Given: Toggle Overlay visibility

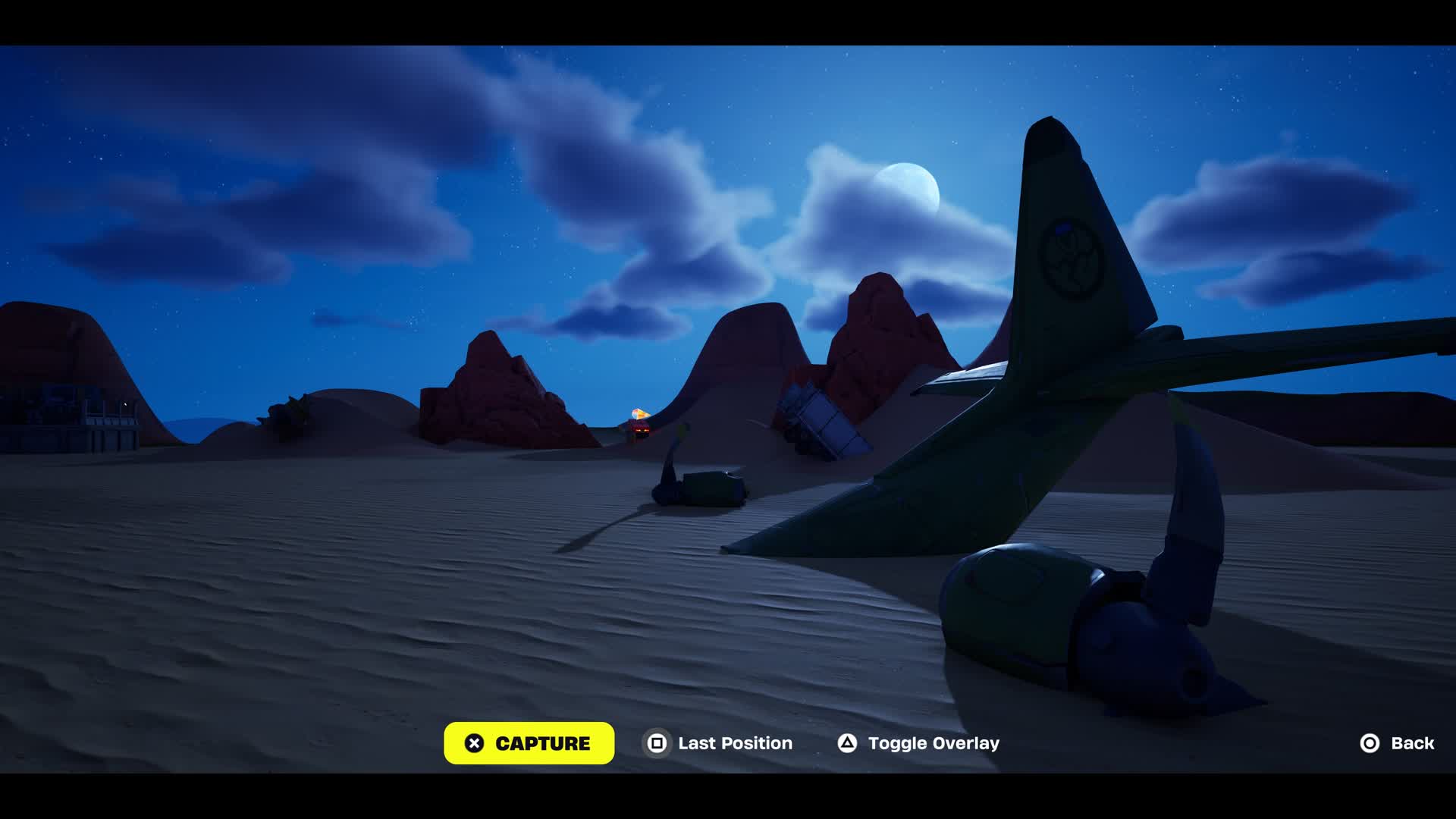Looking at the screenshot, I should tap(918, 743).
